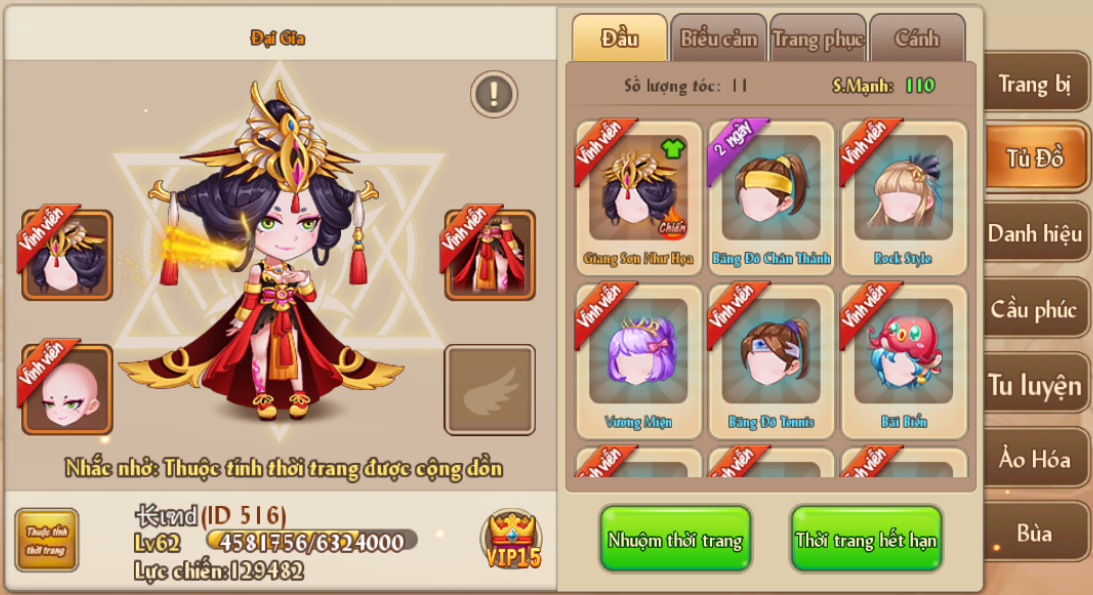This screenshot has height=595, width=1093.
Task: Go to the Danh hiệu menu
Action: coord(1035,234)
